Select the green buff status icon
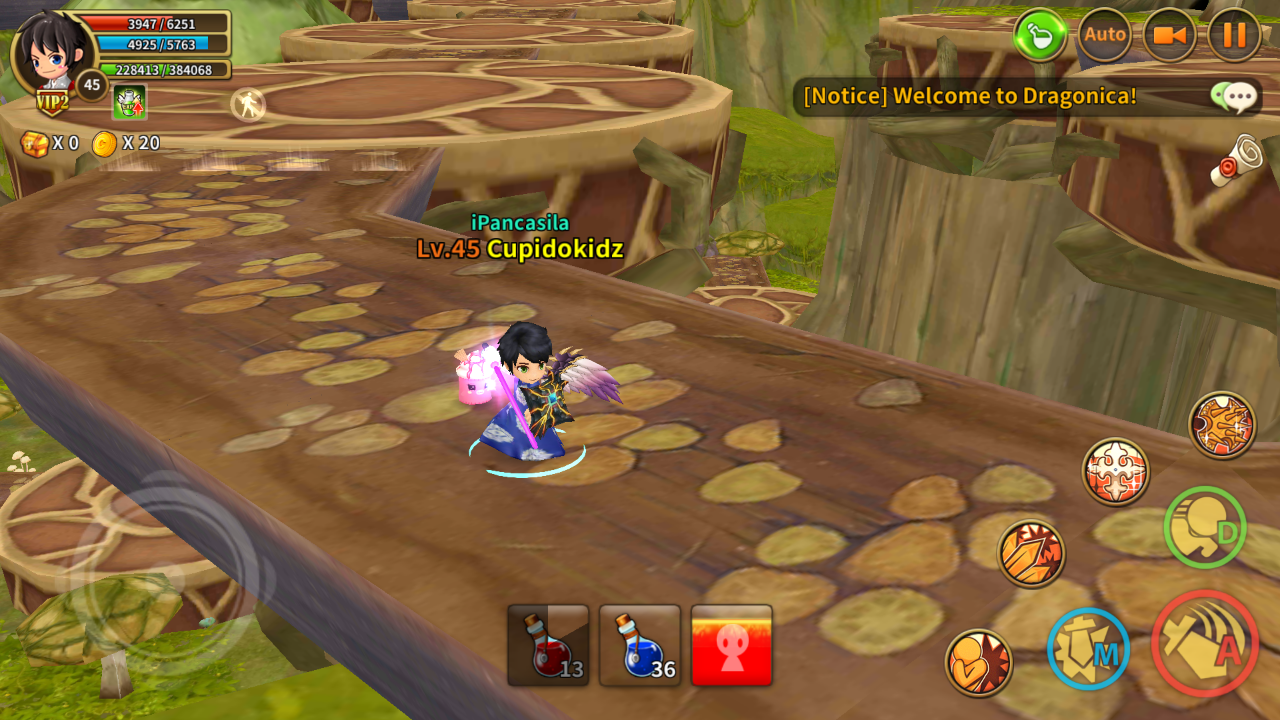The image size is (1280, 720). pyautogui.click(x=129, y=102)
